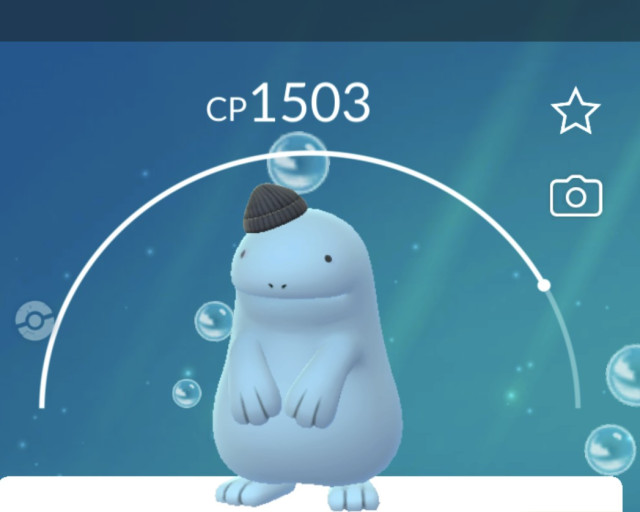This screenshot has width=640, height=512.
Task: Open the camera snapshot mode
Action: (576, 196)
